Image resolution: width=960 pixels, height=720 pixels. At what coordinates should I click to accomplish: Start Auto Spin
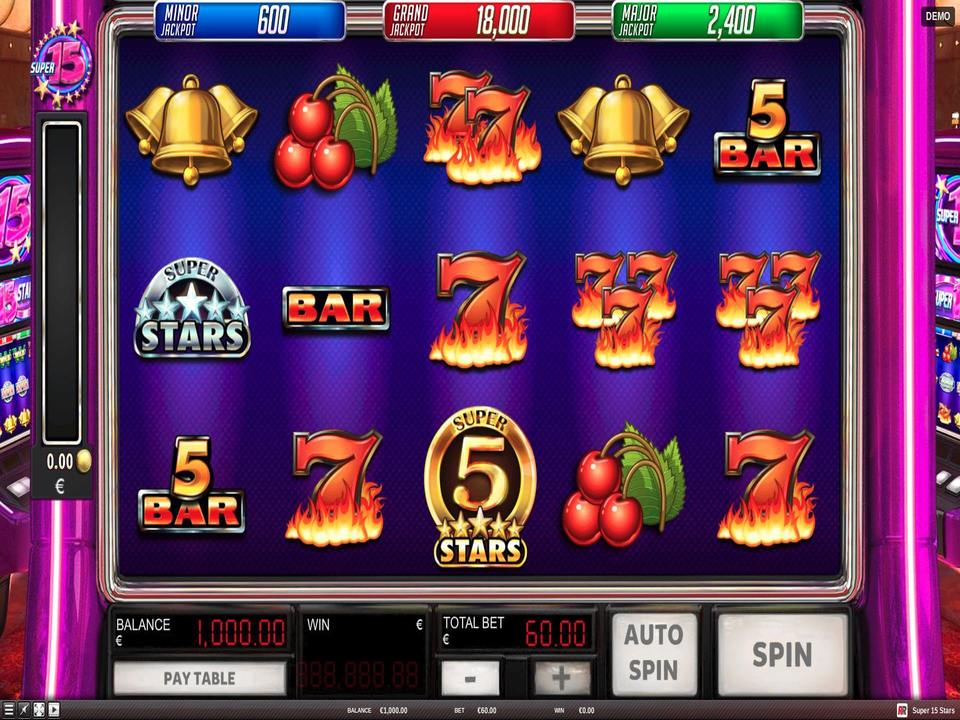point(654,652)
